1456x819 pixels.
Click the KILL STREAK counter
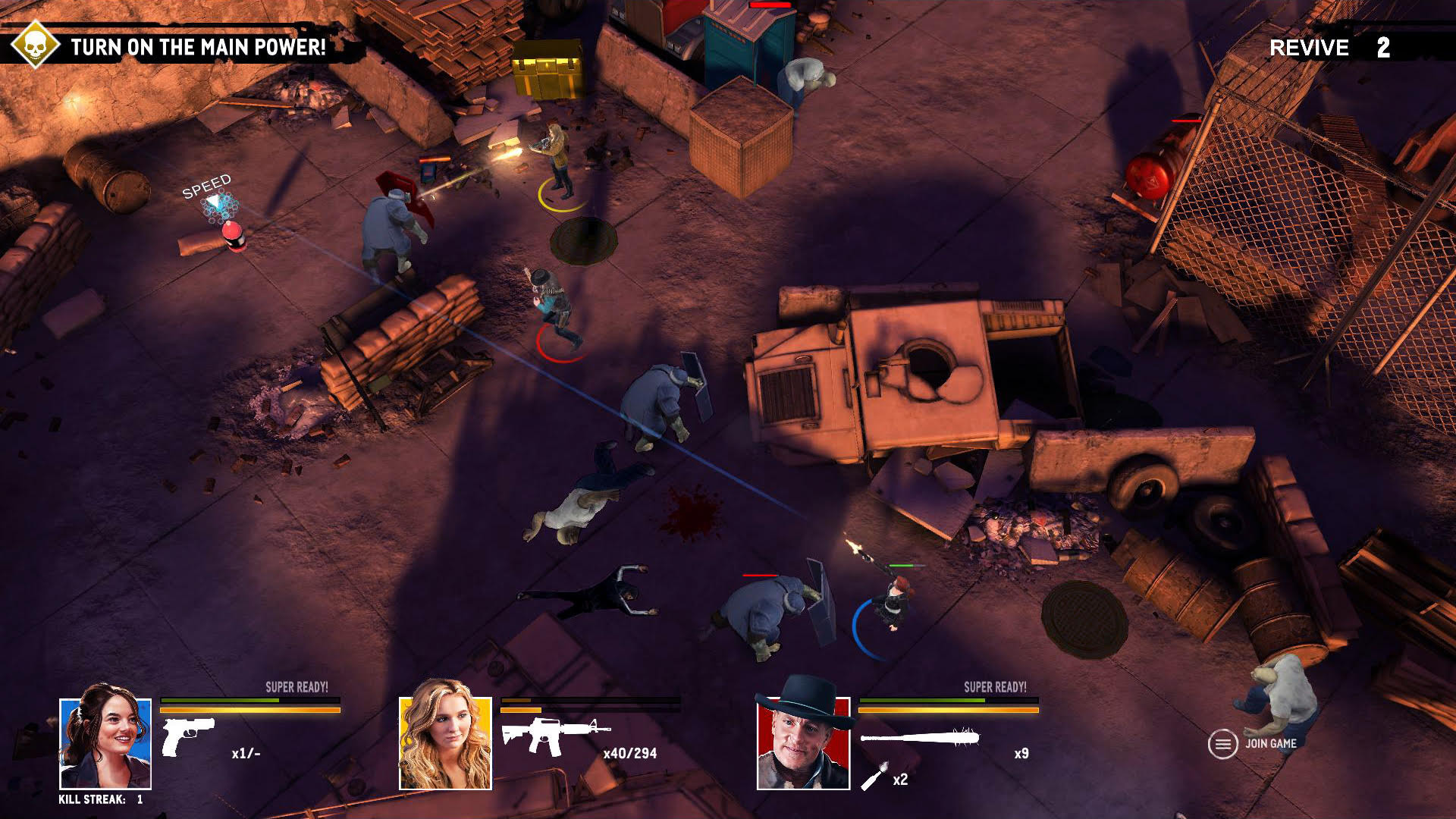coord(102,800)
